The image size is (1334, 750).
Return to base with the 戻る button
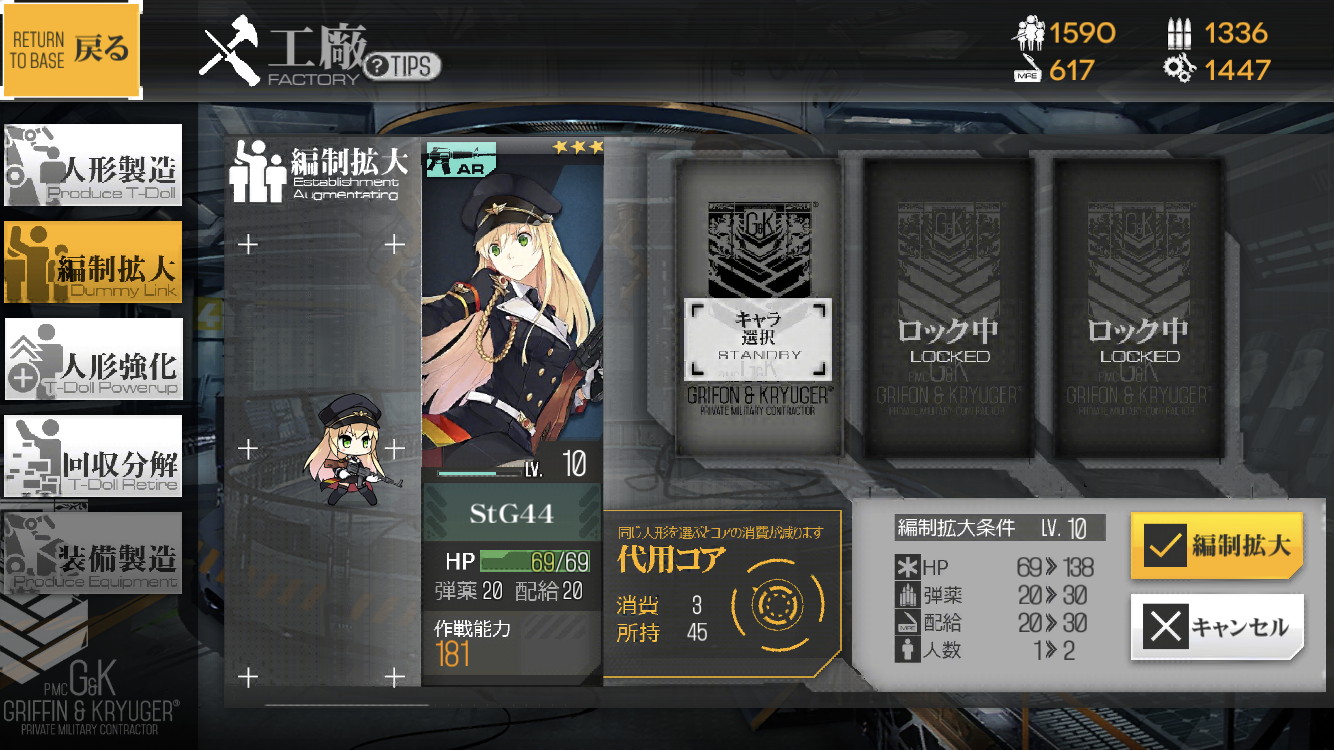click(x=72, y=50)
